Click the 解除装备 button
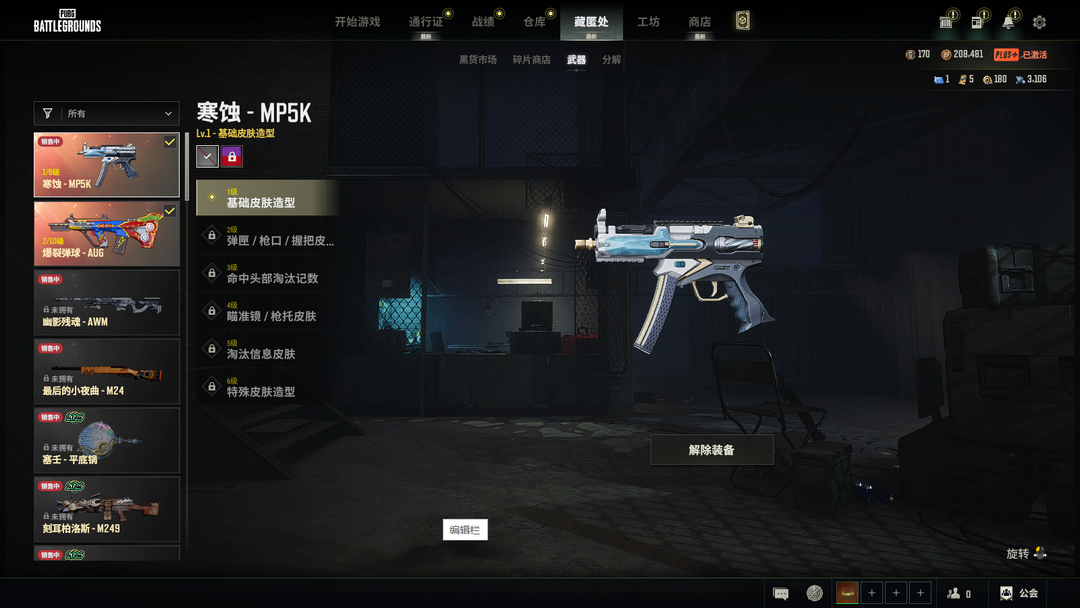This screenshot has width=1080, height=608. [x=711, y=450]
